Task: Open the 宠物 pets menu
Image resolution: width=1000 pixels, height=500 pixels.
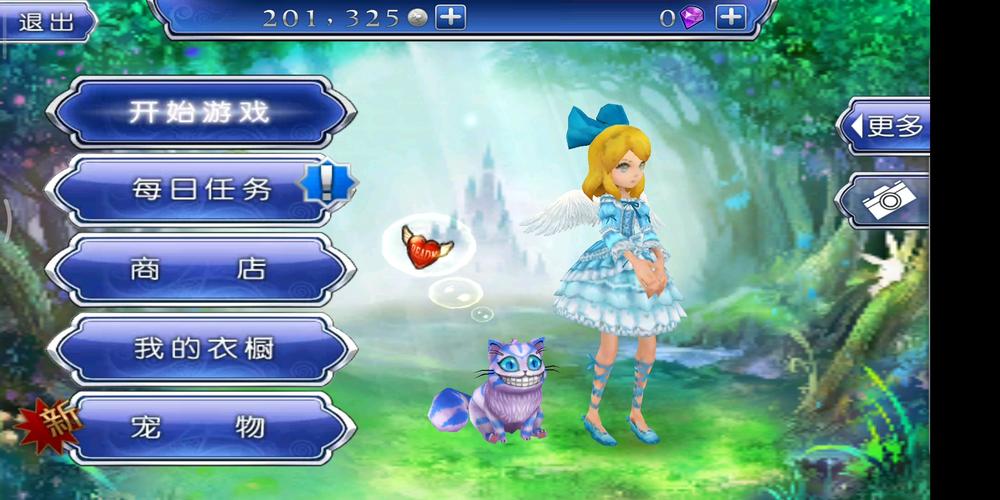Action: click(200, 428)
